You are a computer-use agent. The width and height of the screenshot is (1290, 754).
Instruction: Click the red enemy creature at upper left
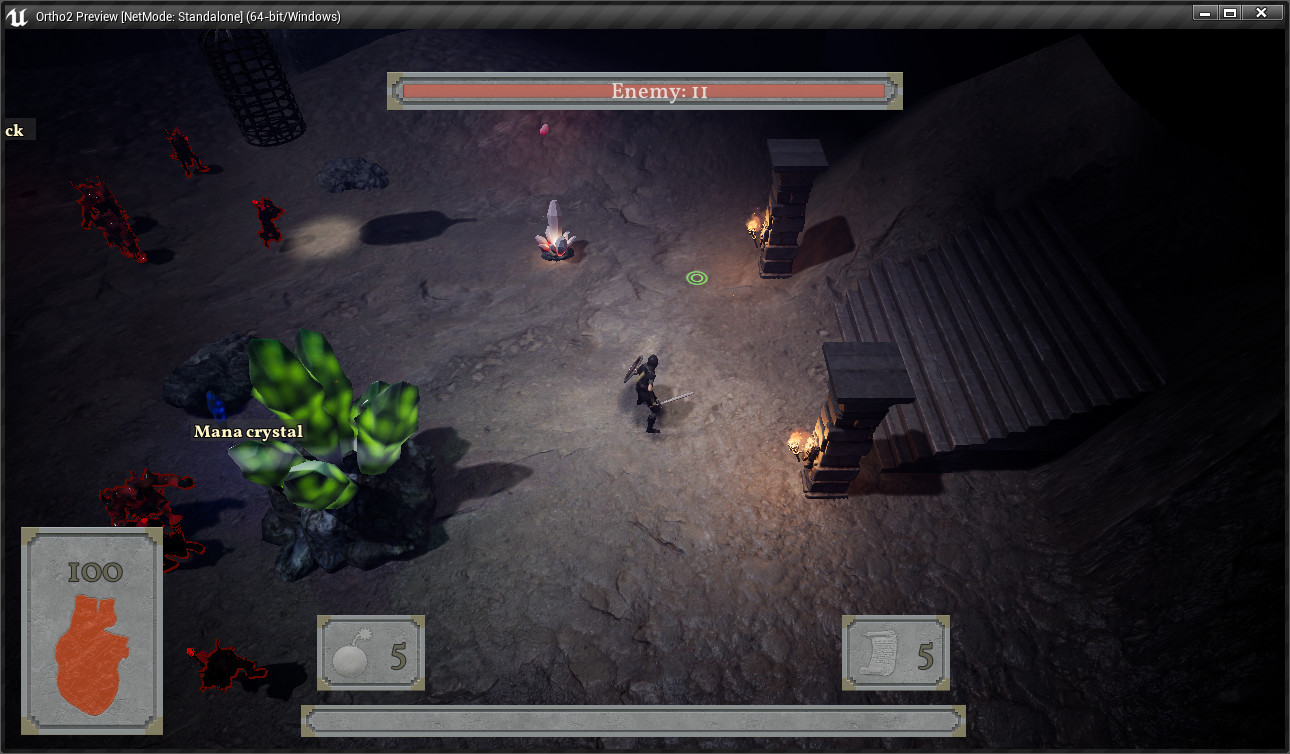[x=105, y=215]
